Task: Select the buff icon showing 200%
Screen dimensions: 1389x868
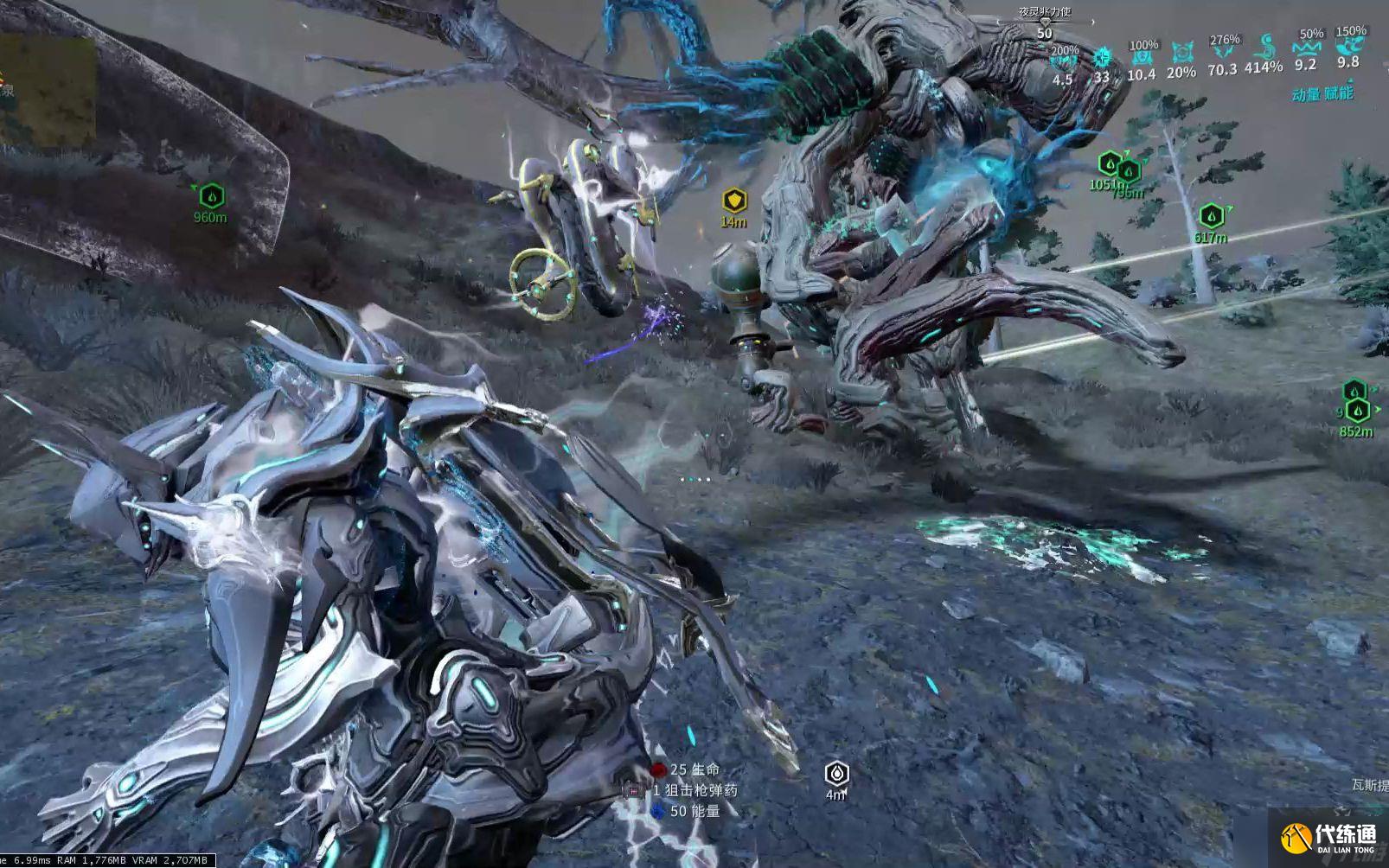Action: coord(1063,62)
